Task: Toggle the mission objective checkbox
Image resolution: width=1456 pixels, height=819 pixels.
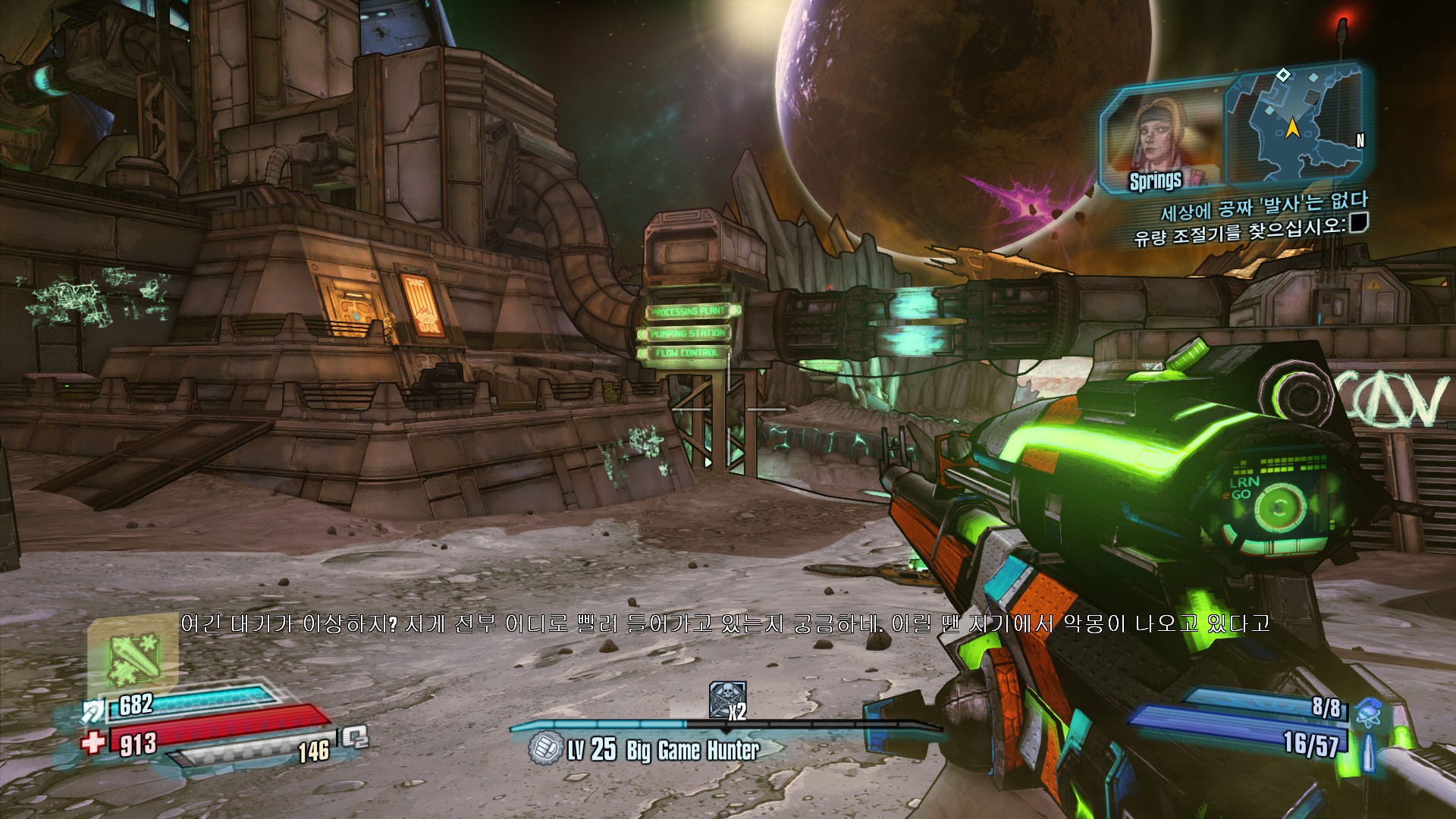Action: coord(1358,222)
